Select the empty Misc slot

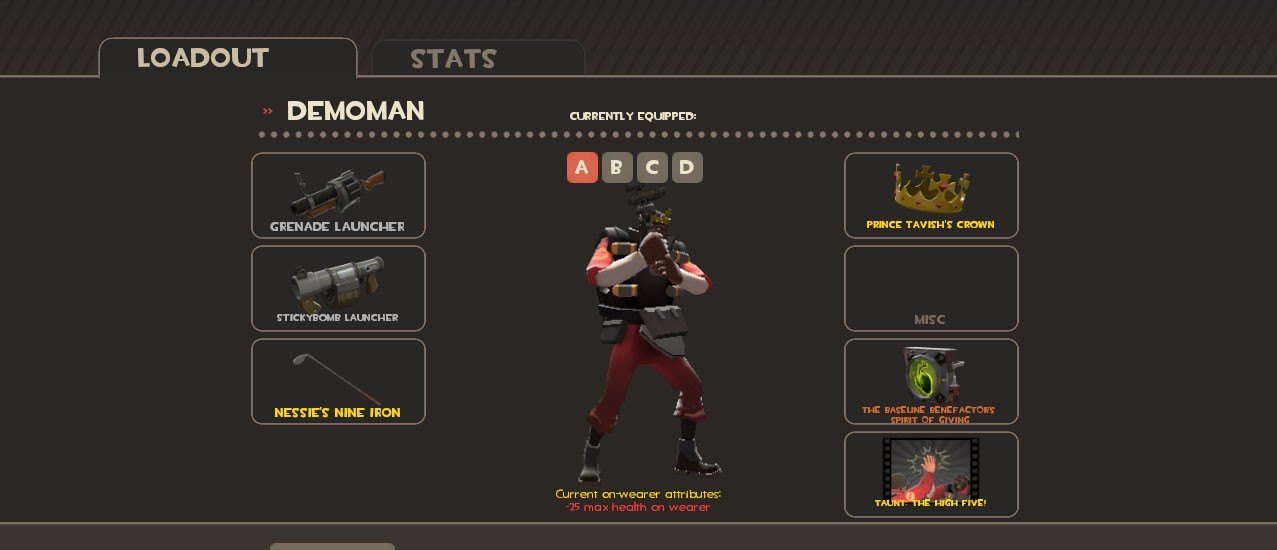click(x=931, y=288)
